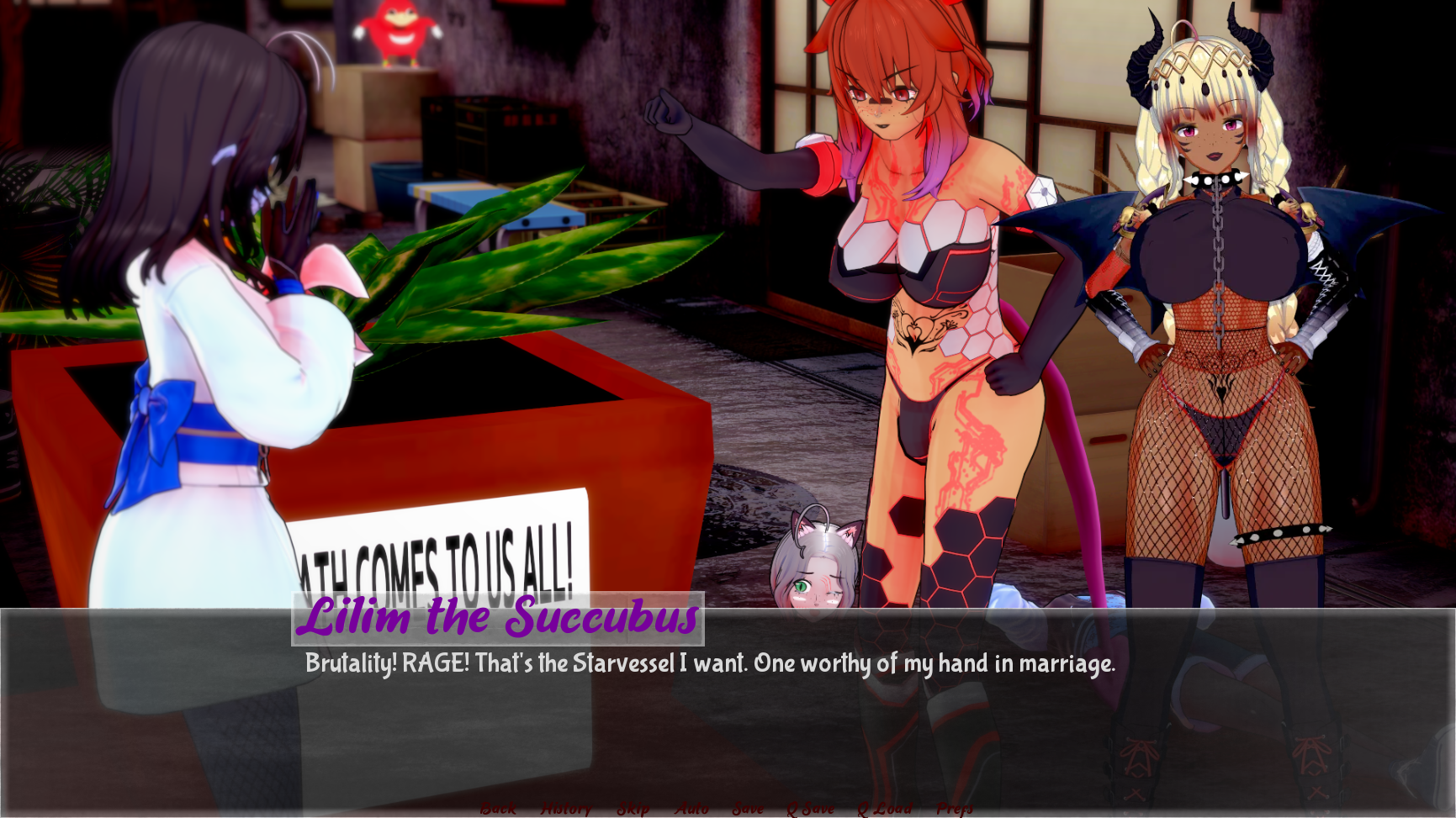This screenshot has height=818, width=1456.
Task: Go back with the Back button
Action: (498, 808)
